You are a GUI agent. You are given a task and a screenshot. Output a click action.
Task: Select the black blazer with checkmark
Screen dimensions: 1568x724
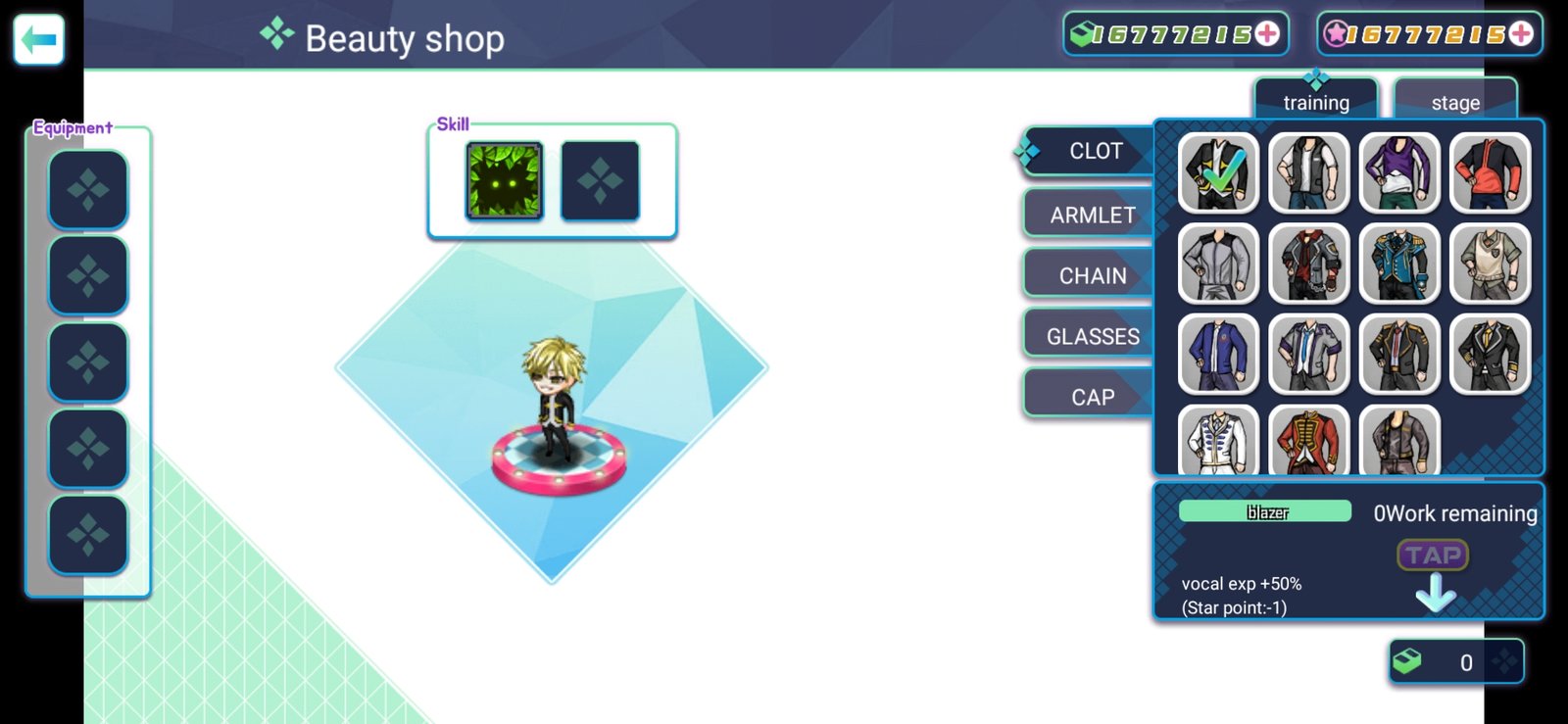tap(1219, 173)
